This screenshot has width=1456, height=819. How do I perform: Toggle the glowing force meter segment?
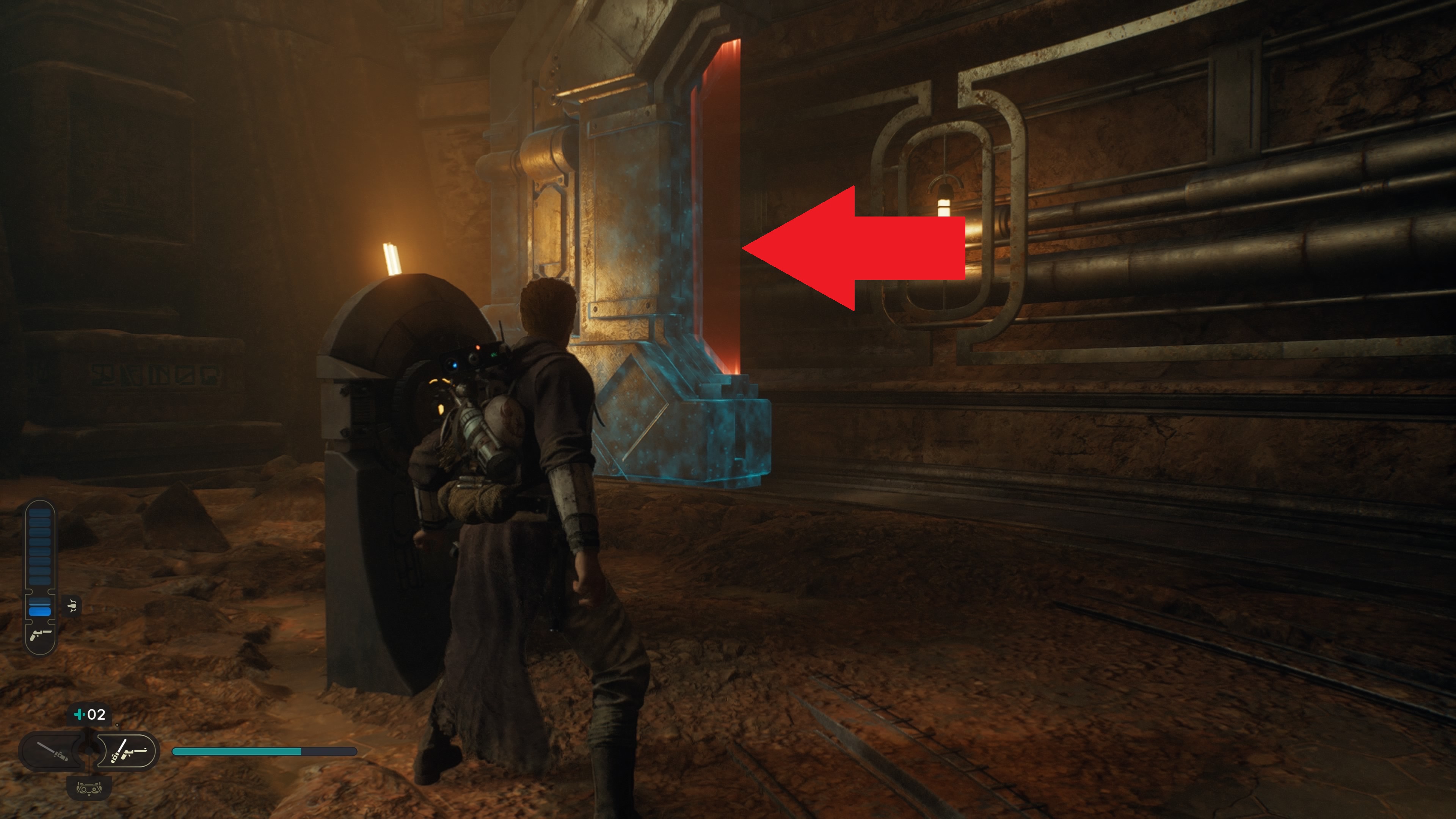pyautogui.click(x=40, y=611)
